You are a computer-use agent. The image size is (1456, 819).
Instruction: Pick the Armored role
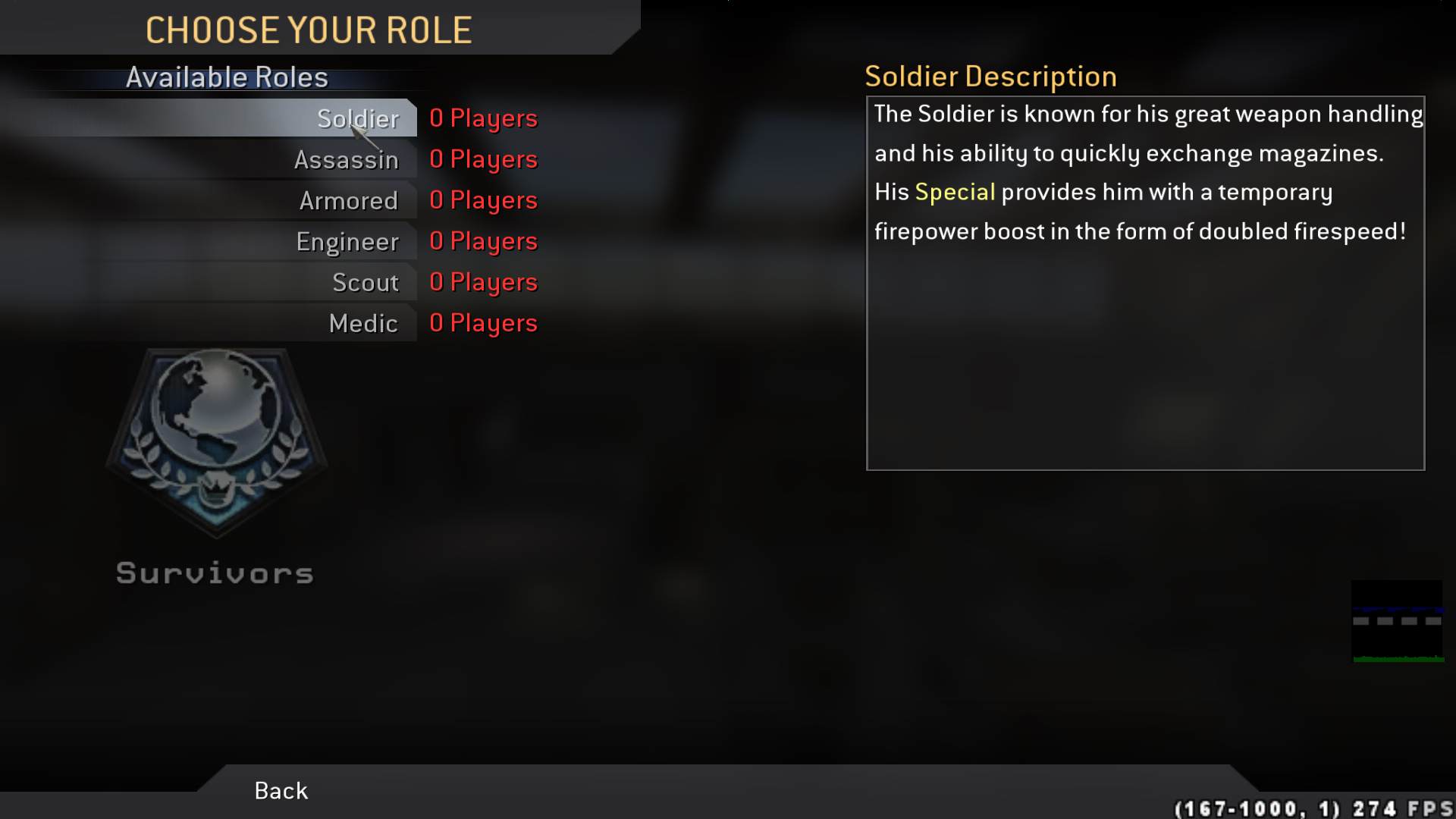point(348,200)
